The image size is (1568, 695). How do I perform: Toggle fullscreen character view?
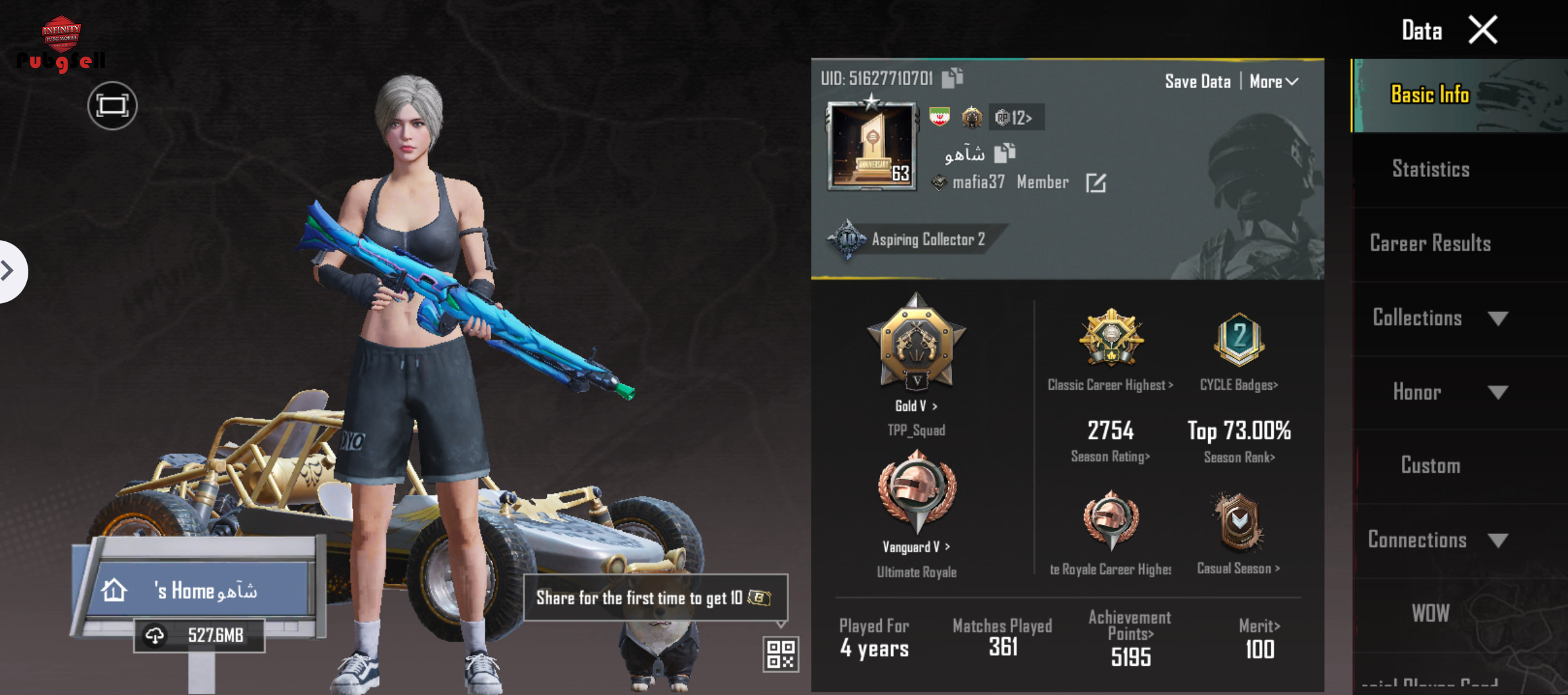click(x=113, y=106)
